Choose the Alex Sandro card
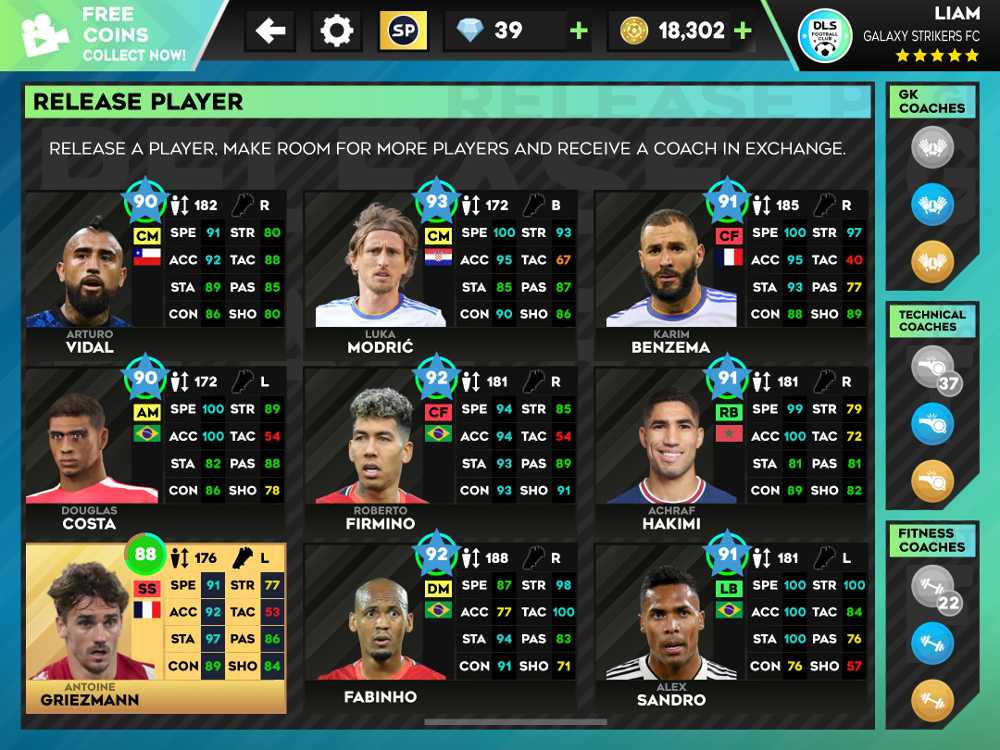Viewport: 1000px width, 750px height. click(x=730, y=627)
